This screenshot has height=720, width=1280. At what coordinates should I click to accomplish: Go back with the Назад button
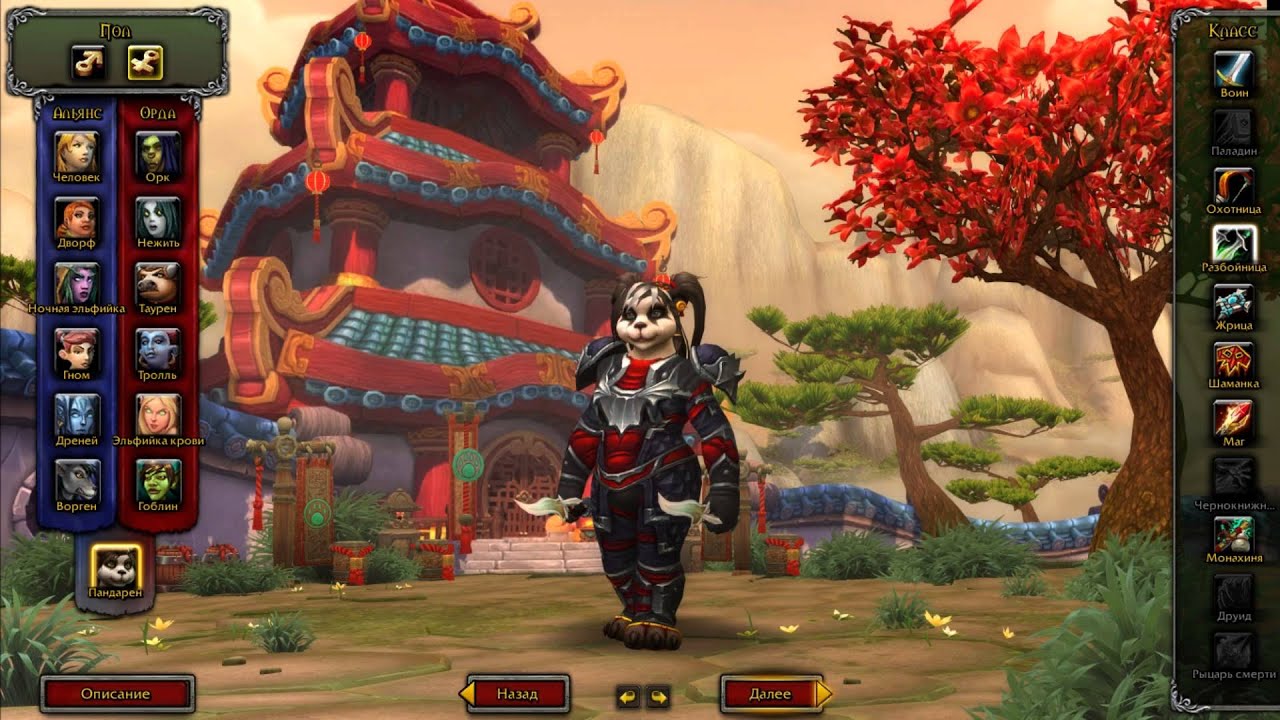tap(517, 694)
